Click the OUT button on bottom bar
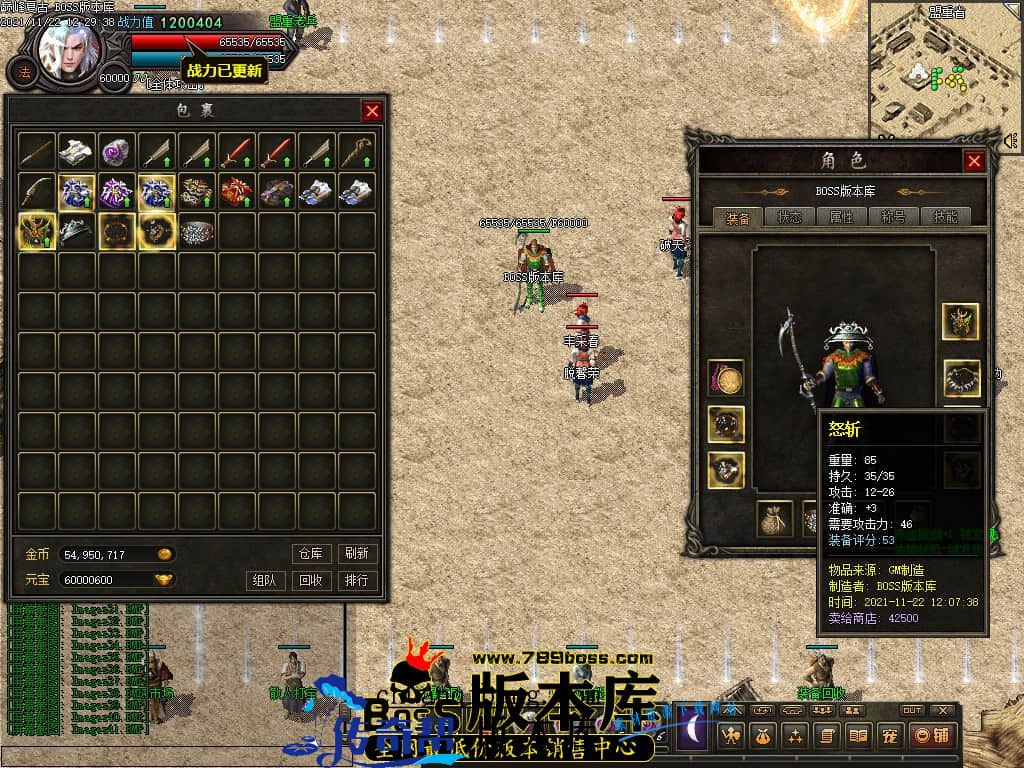This screenshot has height=768, width=1024. point(911,710)
